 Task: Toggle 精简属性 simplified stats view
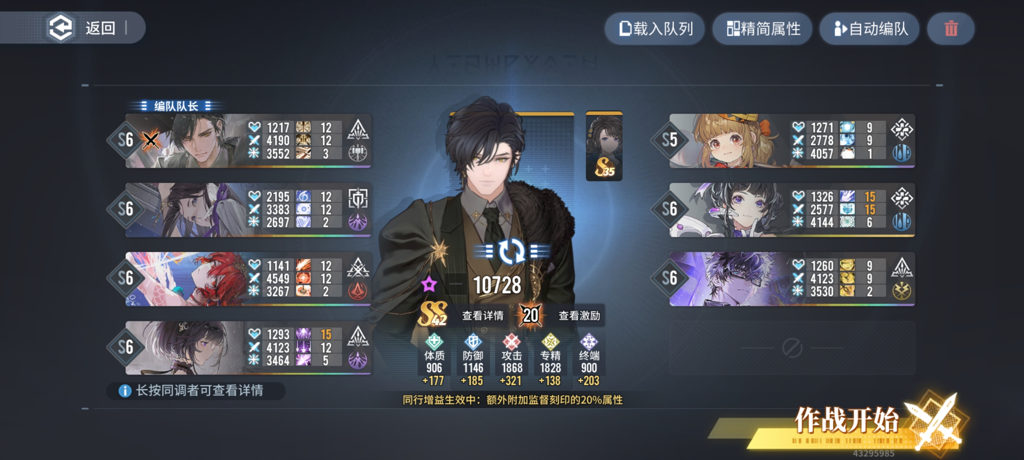click(762, 28)
